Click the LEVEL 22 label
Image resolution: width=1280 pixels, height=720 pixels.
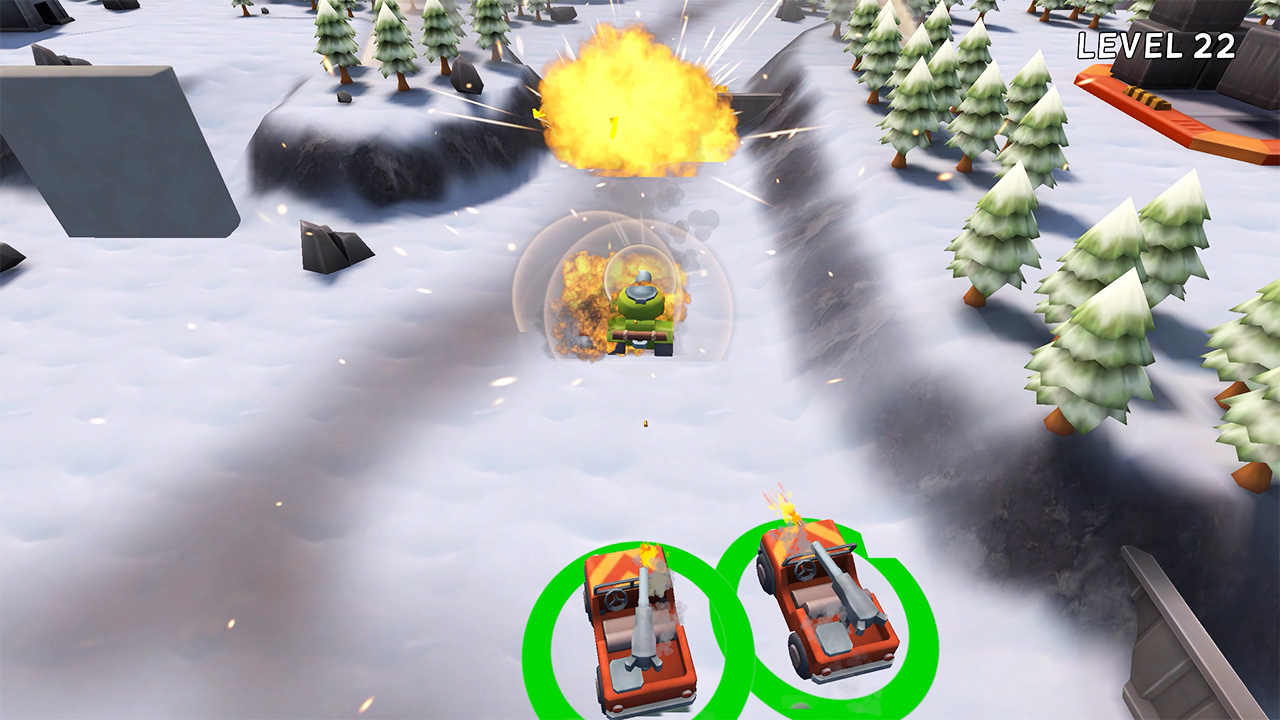tap(1157, 45)
